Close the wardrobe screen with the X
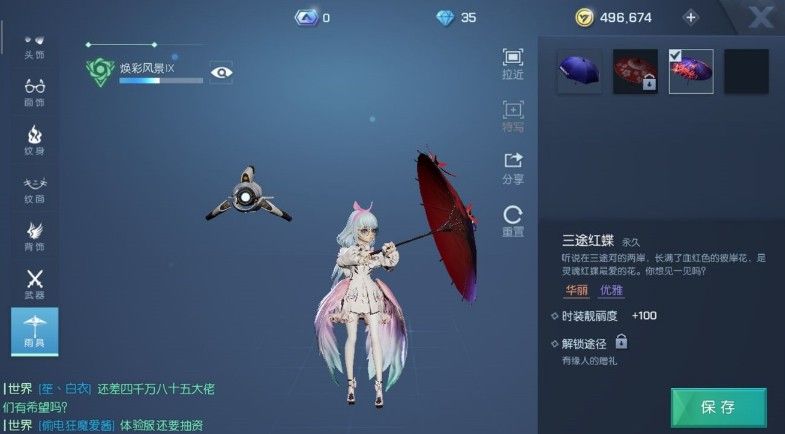Viewport: 785px width, 434px height. click(x=761, y=17)
